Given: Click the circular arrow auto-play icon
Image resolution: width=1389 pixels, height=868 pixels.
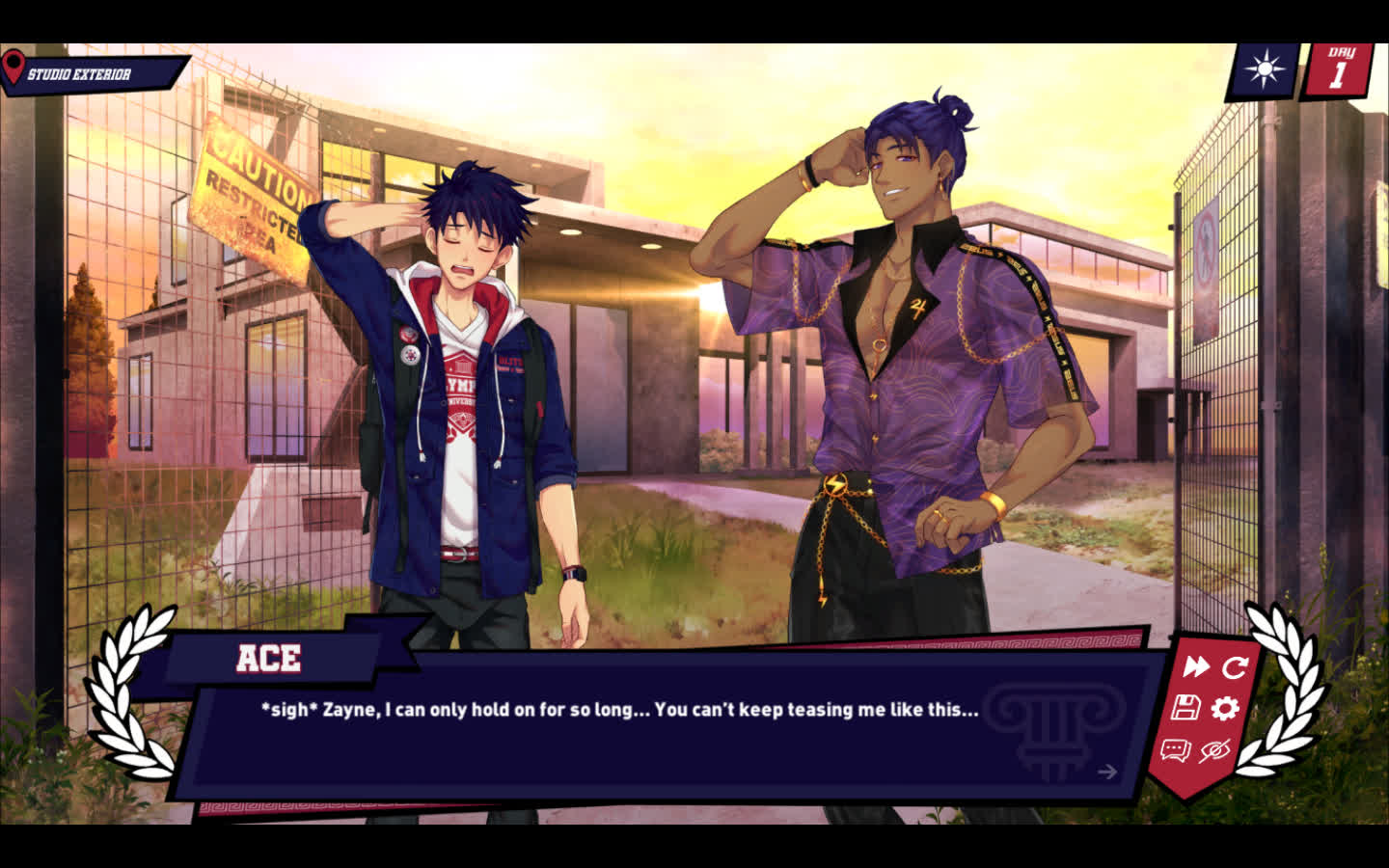Looking at the screenshot, I should click(1235, 666).
